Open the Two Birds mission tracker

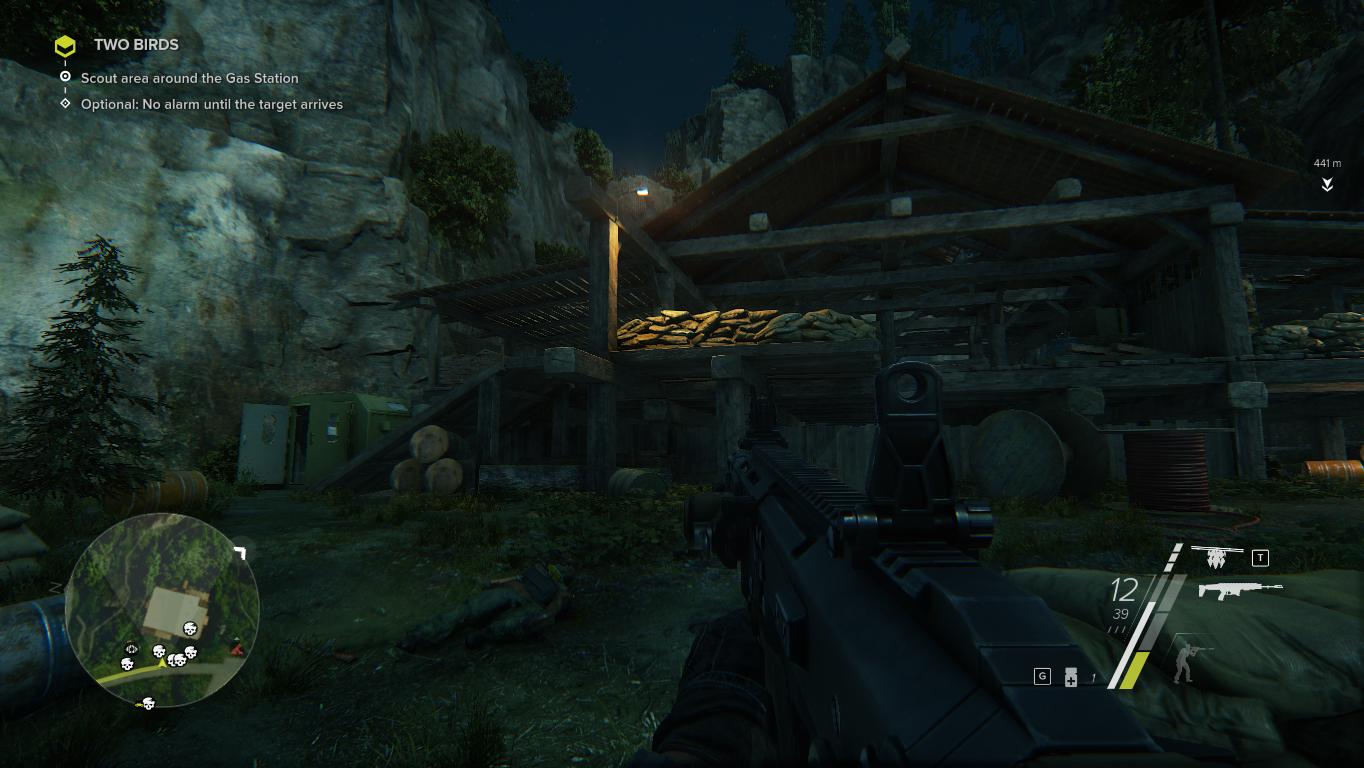(x=136, y=45)
